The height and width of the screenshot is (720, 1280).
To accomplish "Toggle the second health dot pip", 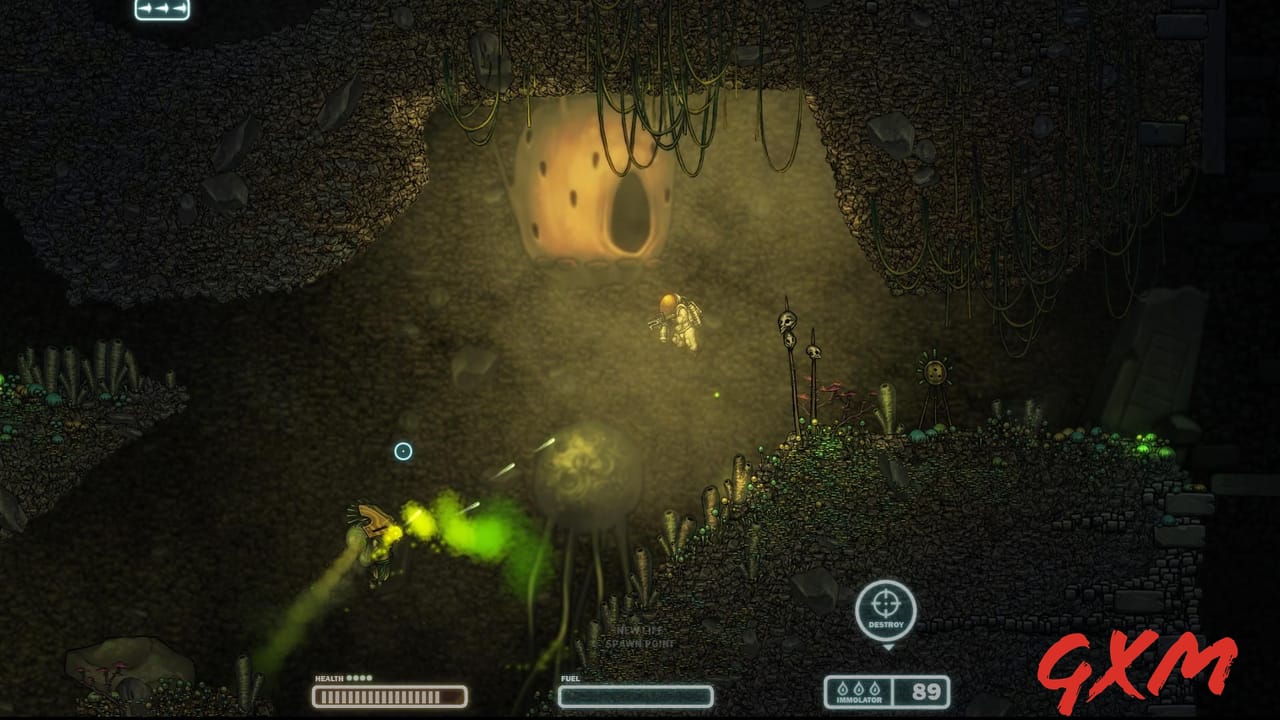I will pyautogui.click(x=356, y=678).
